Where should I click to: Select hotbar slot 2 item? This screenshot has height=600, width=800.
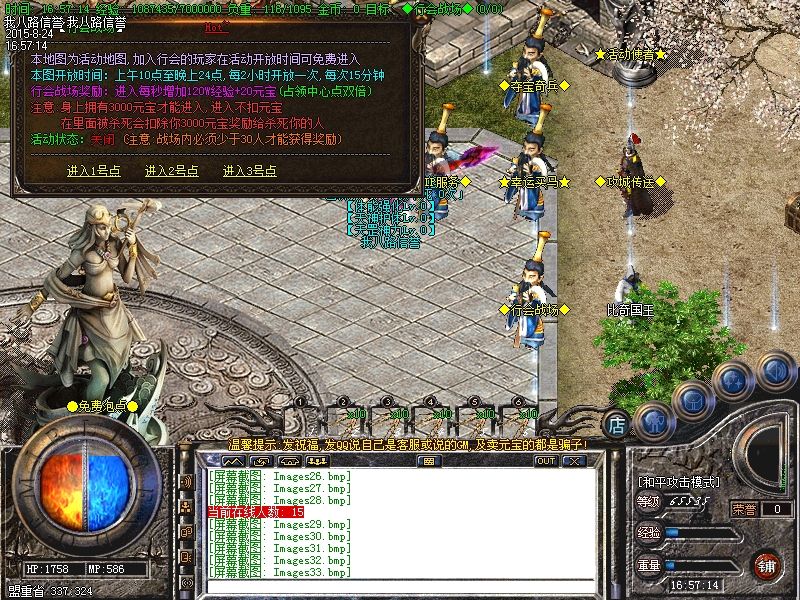346,417
